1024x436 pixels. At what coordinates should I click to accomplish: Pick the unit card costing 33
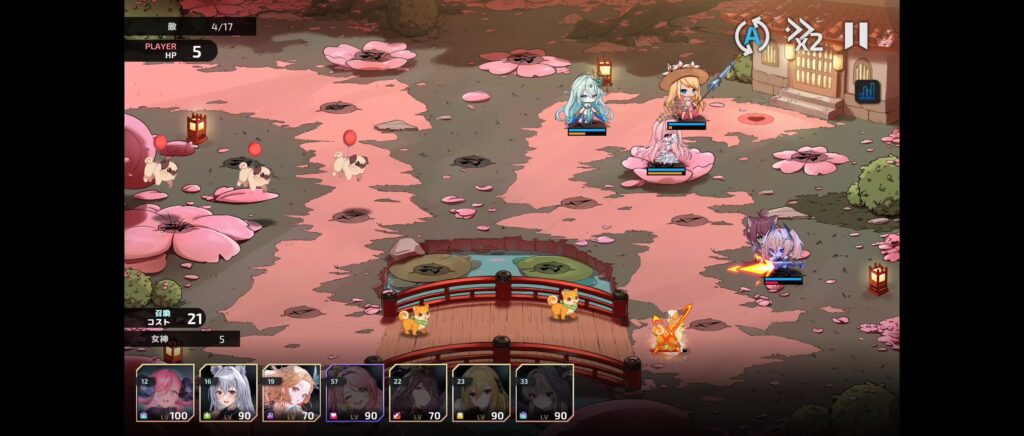(x=544, y=393)
